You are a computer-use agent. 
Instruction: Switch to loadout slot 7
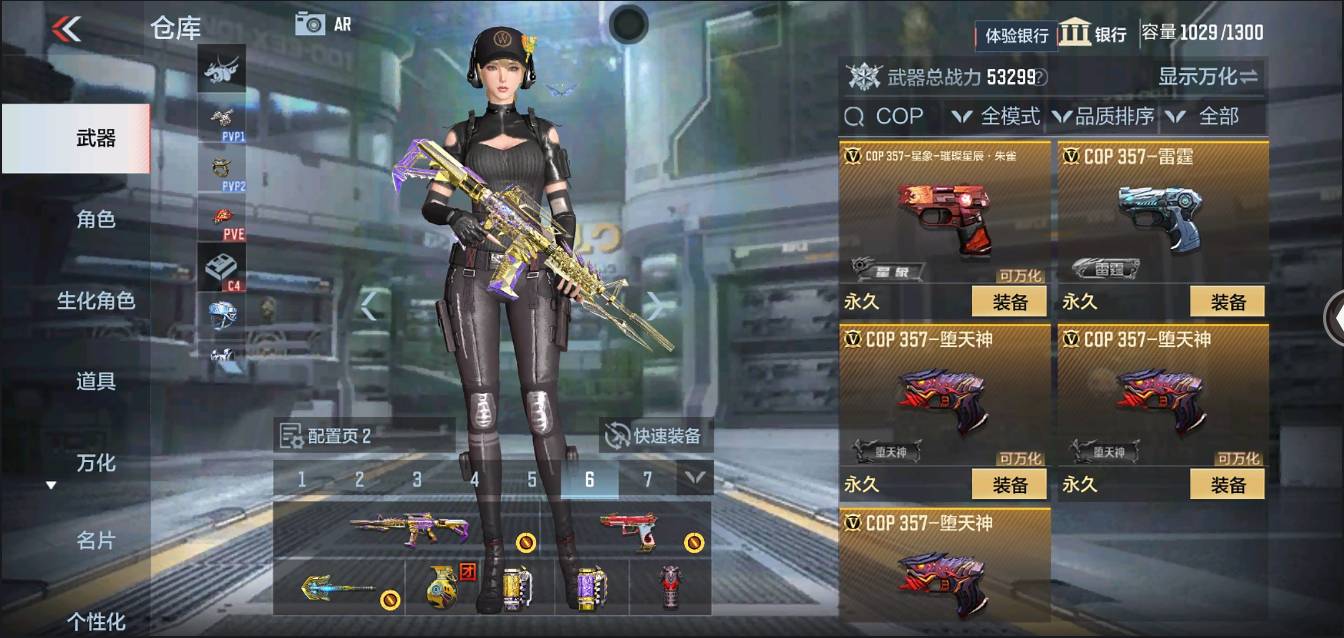[x=647, y=480]
